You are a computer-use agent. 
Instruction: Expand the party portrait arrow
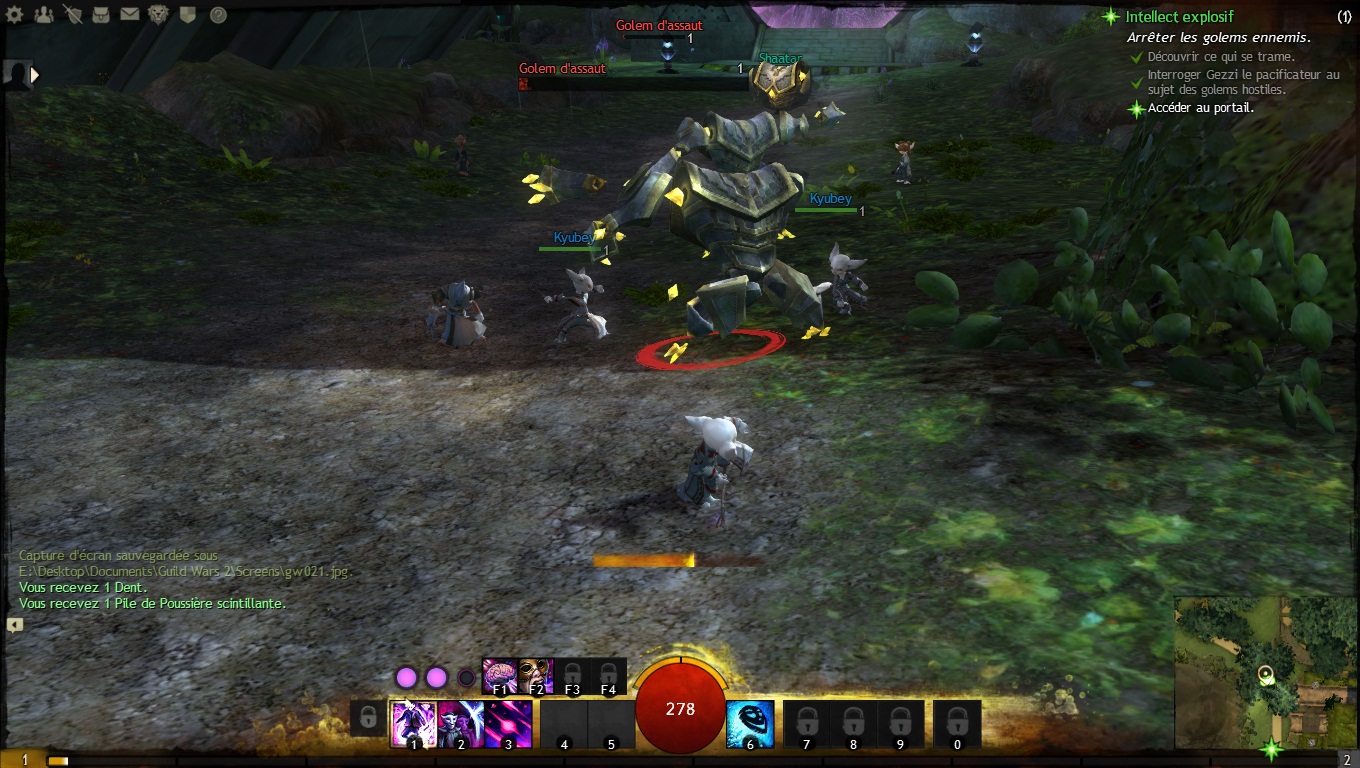[36, 75]
